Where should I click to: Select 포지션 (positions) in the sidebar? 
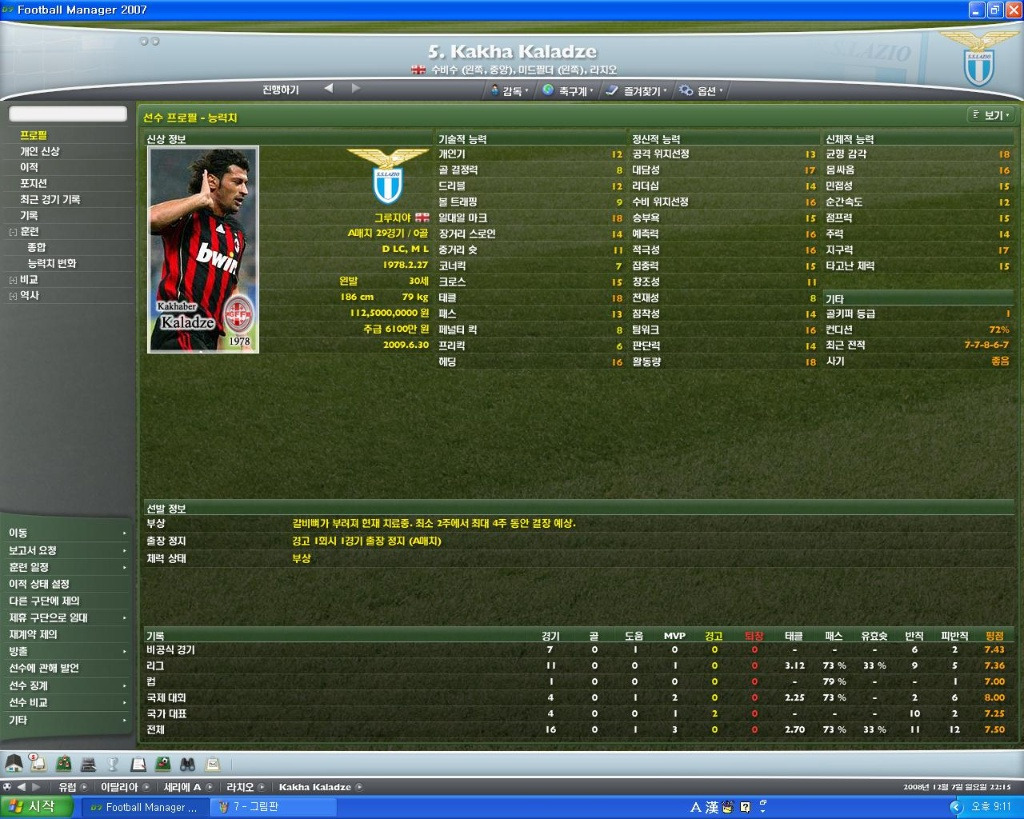tap(34, 183)
